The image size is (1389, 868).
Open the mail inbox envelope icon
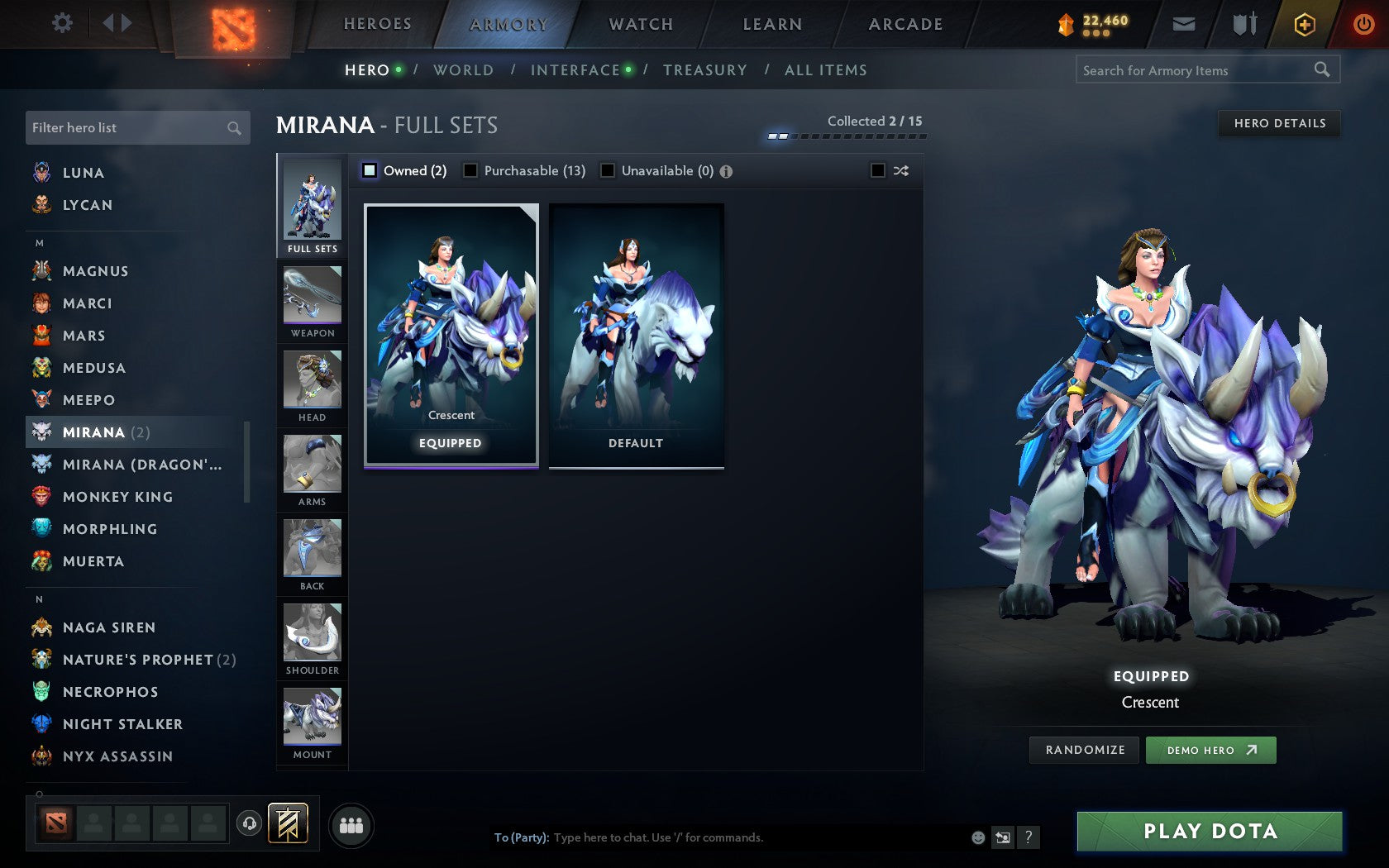point(1184,23)
